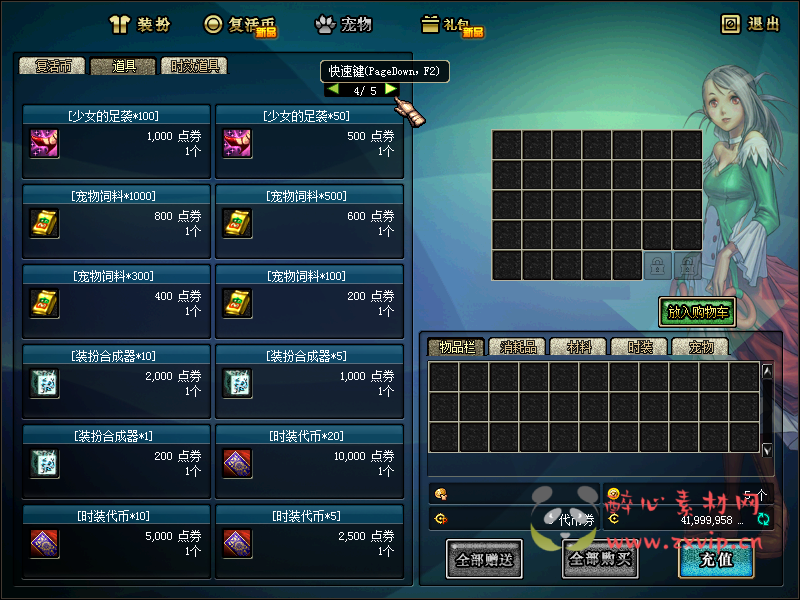The width and height of the screenshot is (800, 600).
Task: Go to the next shop page arrow
Action: pyautogui.click(x=391, y=90)
